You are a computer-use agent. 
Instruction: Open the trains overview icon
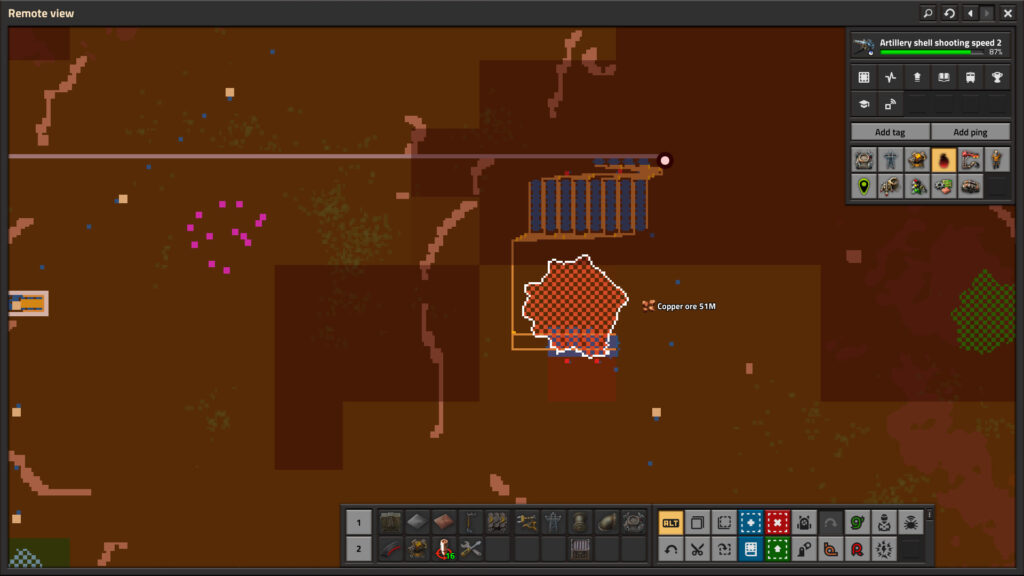970,77
